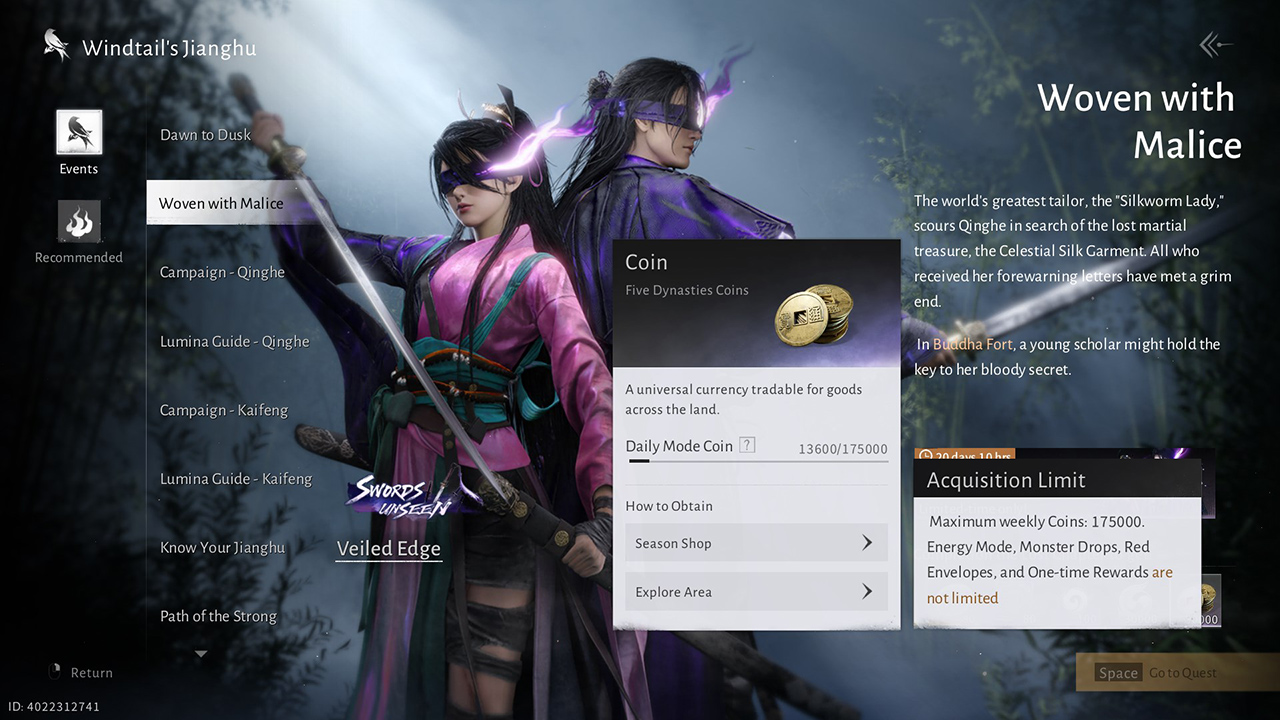Choose Lumina Guide - Kaifeng

click(236, 479)
